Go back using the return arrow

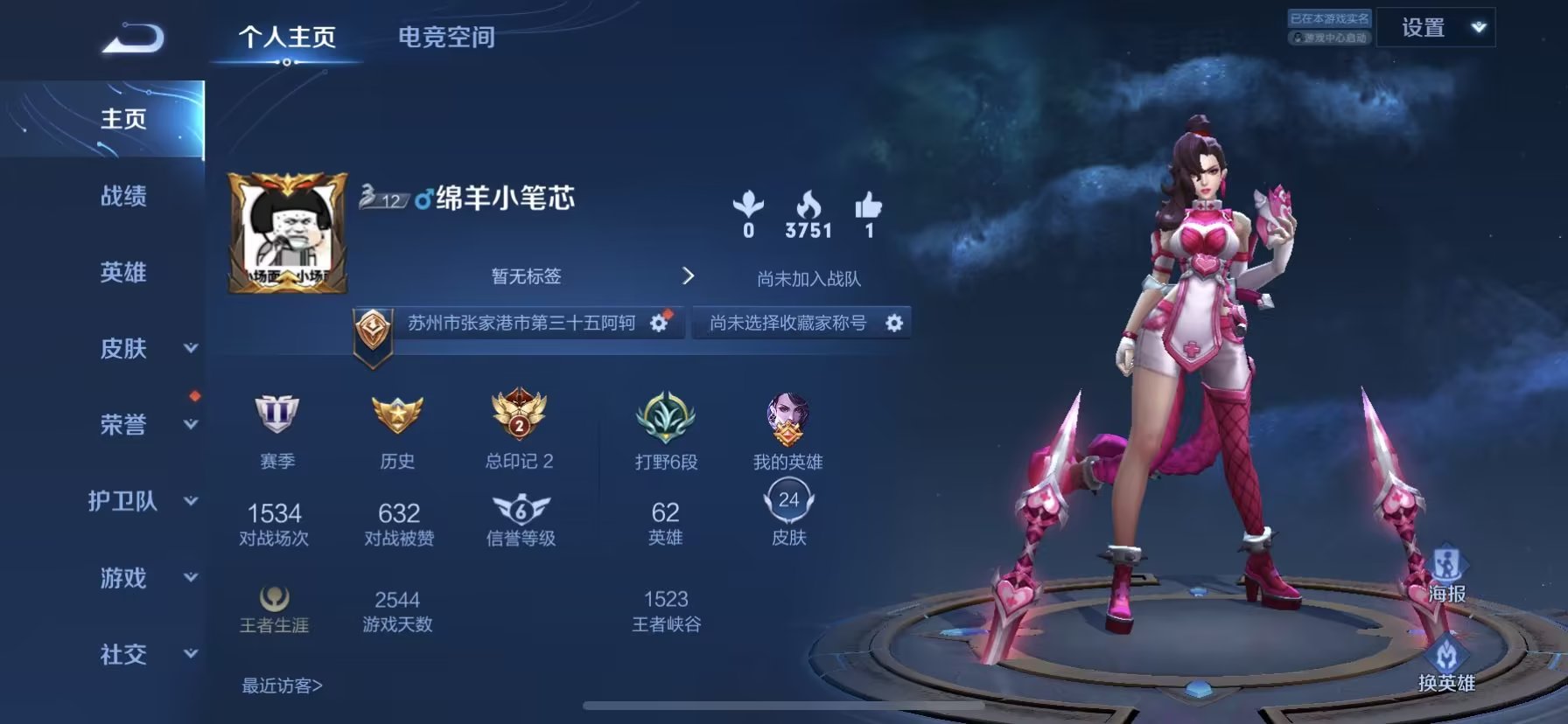pos(133,38)
